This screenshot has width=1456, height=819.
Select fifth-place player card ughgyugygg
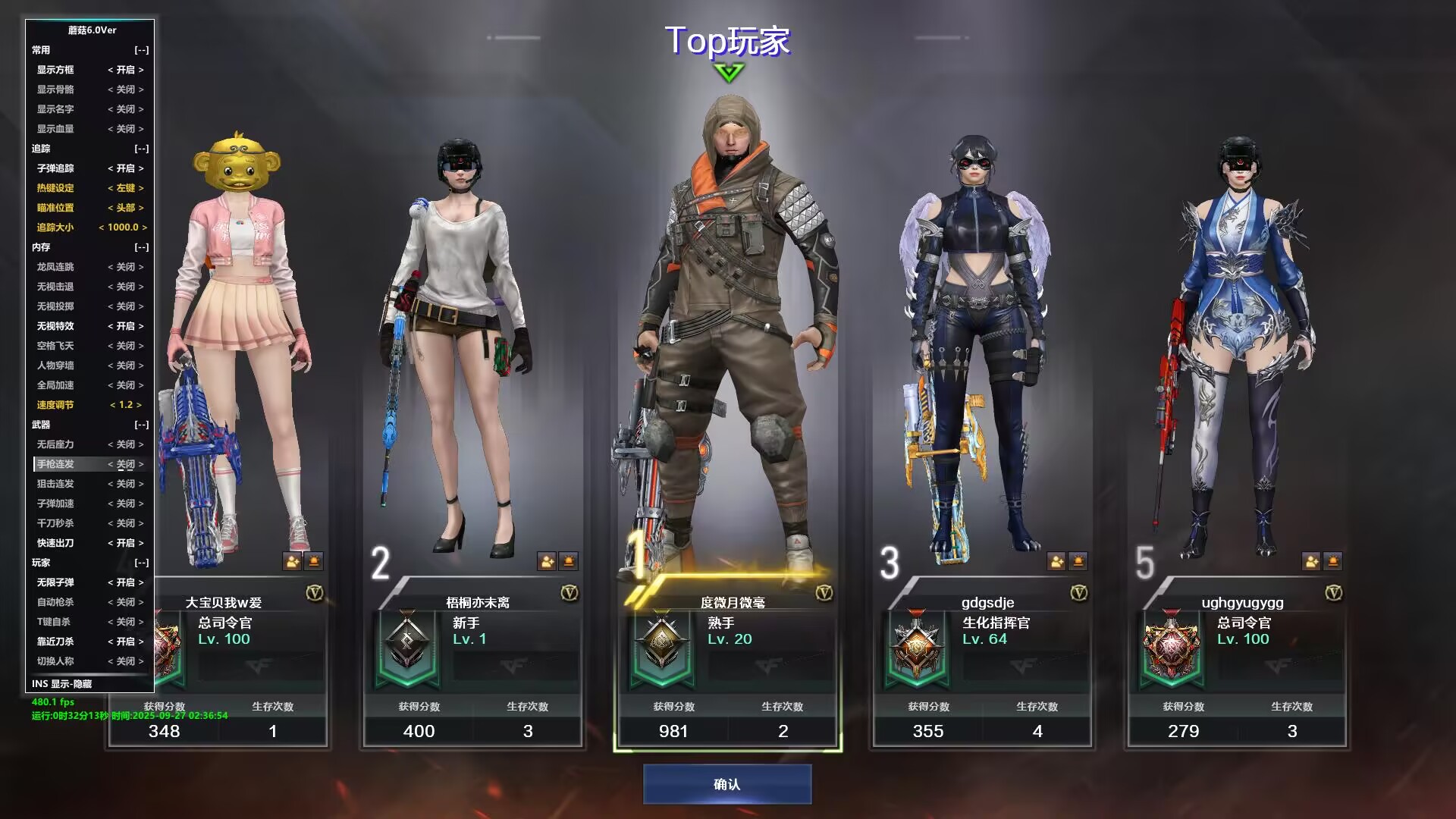(1237, 660)
